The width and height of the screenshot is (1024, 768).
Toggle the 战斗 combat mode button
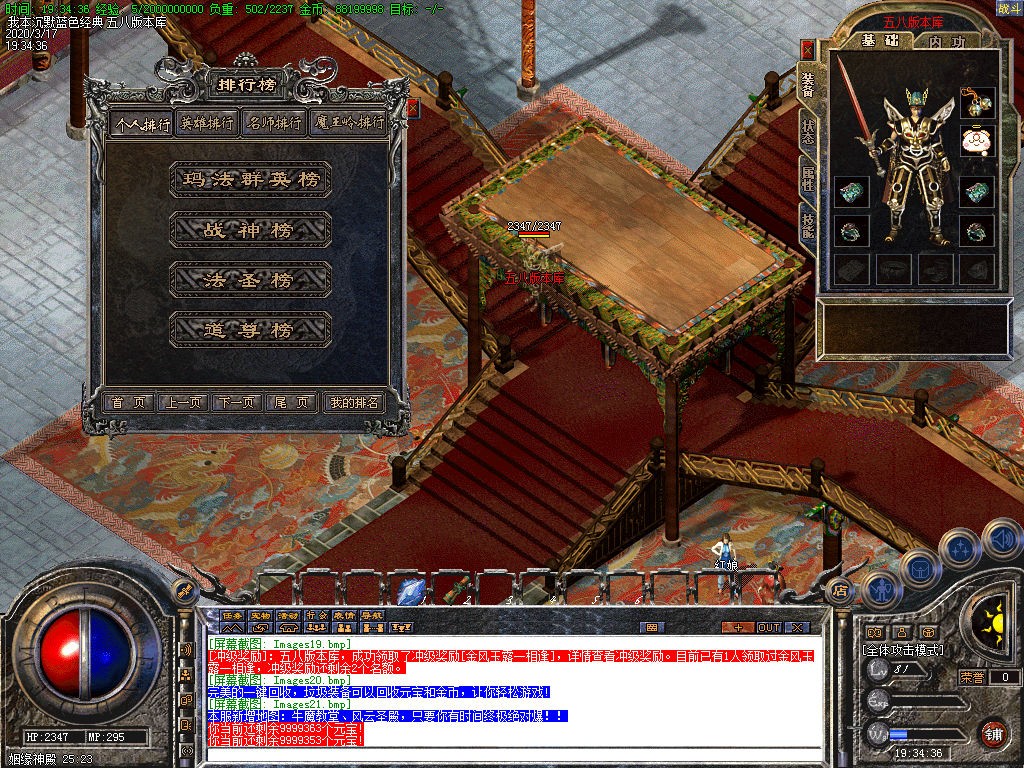click(x=1008, y=9)
